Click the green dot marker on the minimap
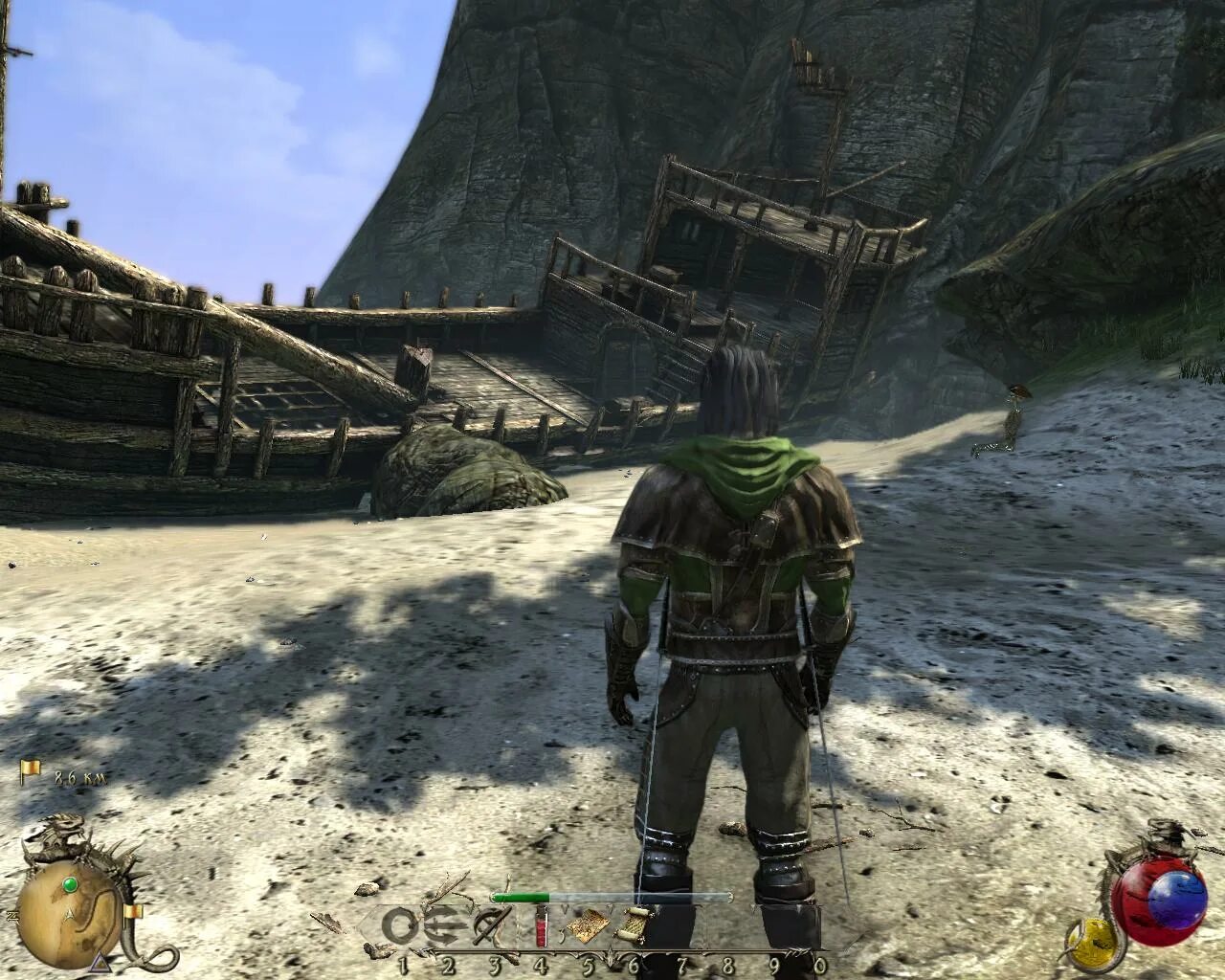The width and height of the screenshot is (1225, 980). (x=70, y=882)
